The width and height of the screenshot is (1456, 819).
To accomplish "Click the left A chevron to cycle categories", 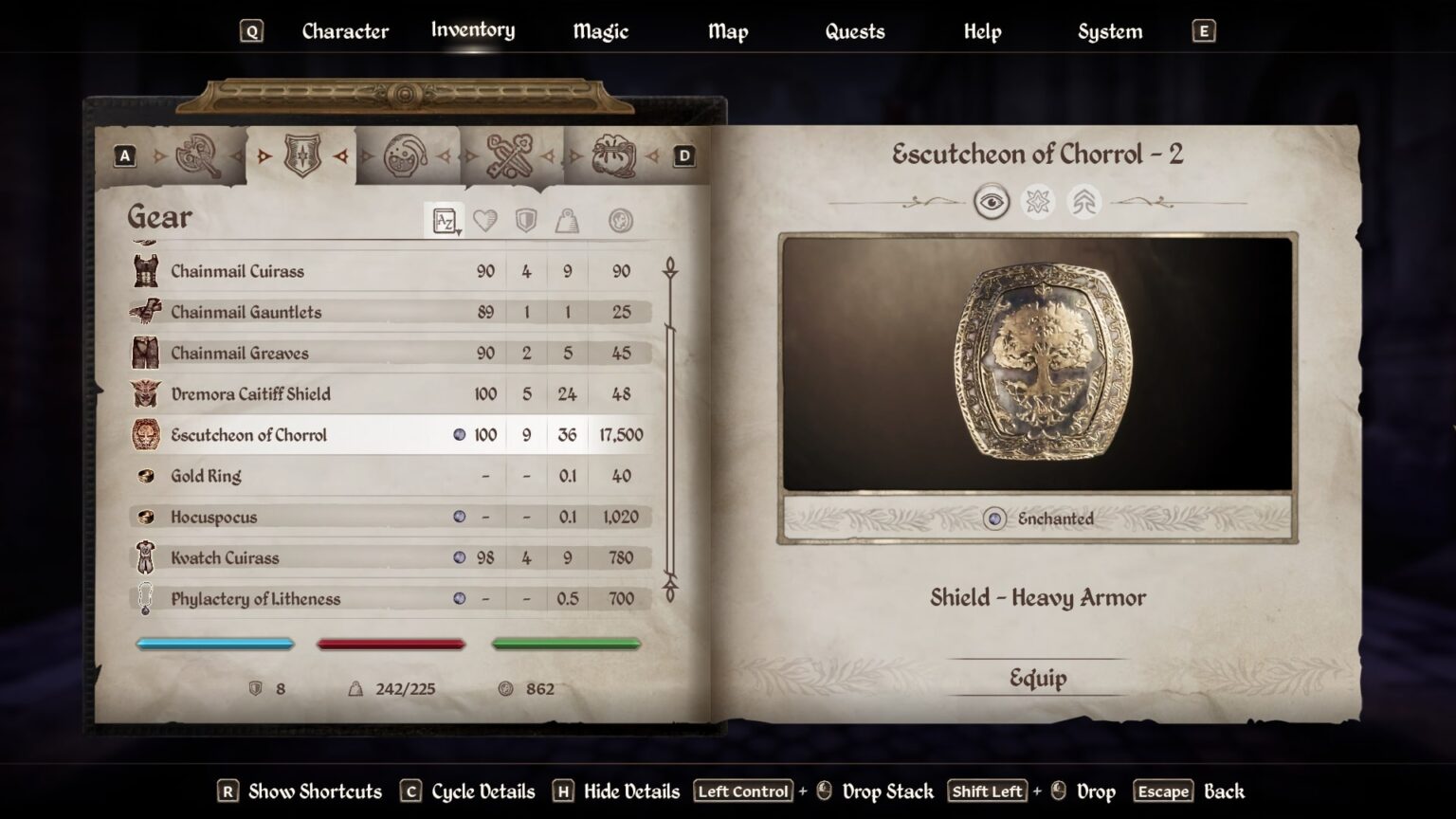I will (124, 155).
